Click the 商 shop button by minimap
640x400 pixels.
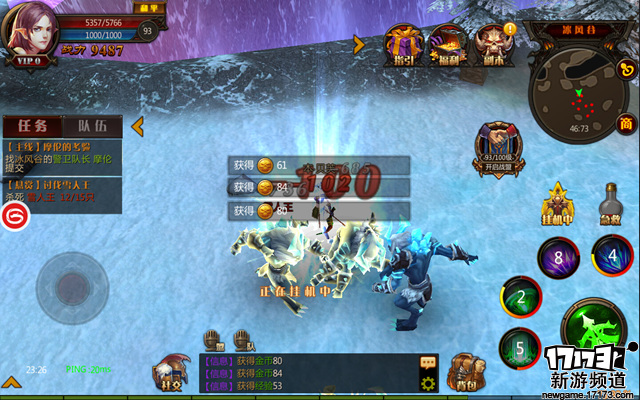(x=626, y=122)
